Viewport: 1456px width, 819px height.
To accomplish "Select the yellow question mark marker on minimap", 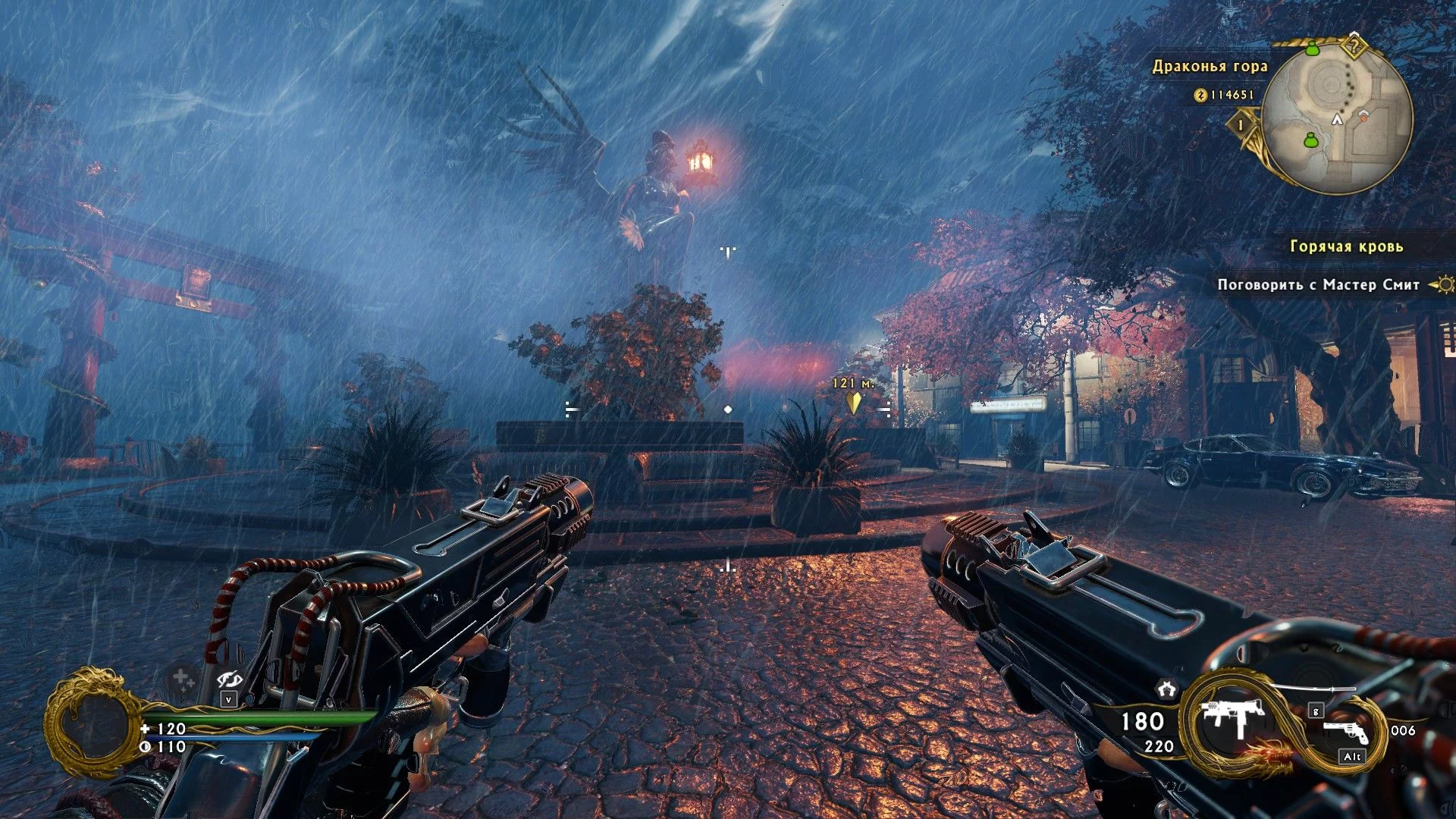I will (x=1354, y=47).
